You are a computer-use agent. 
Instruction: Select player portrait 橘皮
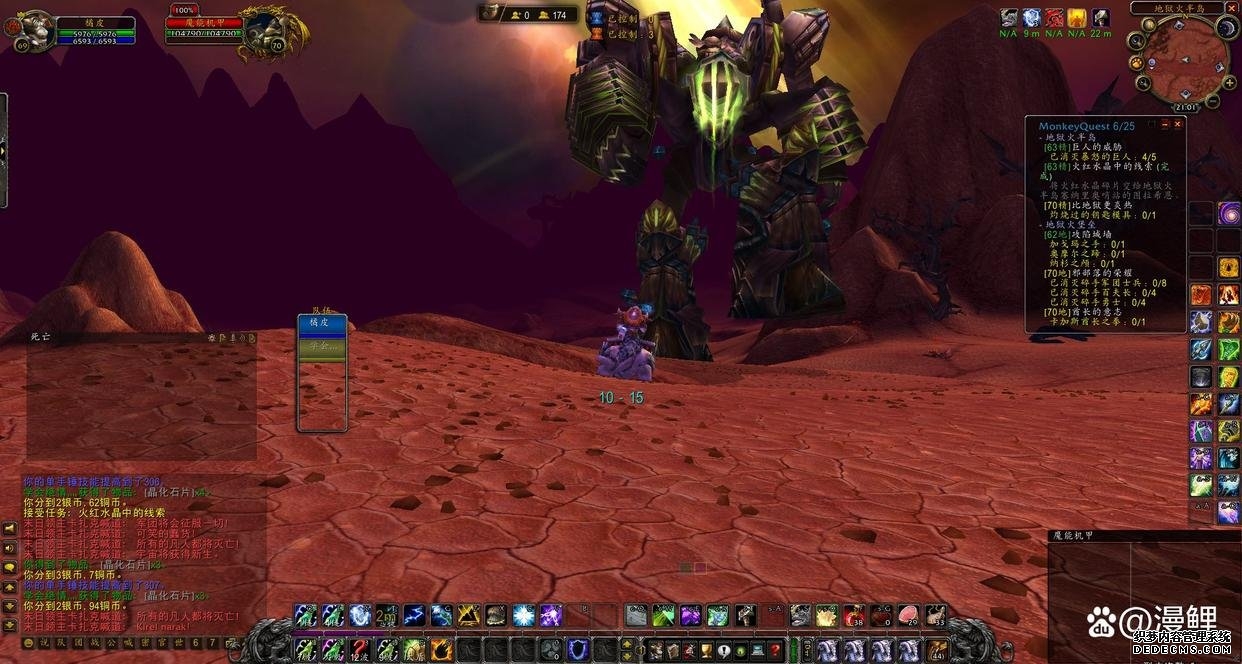[36, 30]
